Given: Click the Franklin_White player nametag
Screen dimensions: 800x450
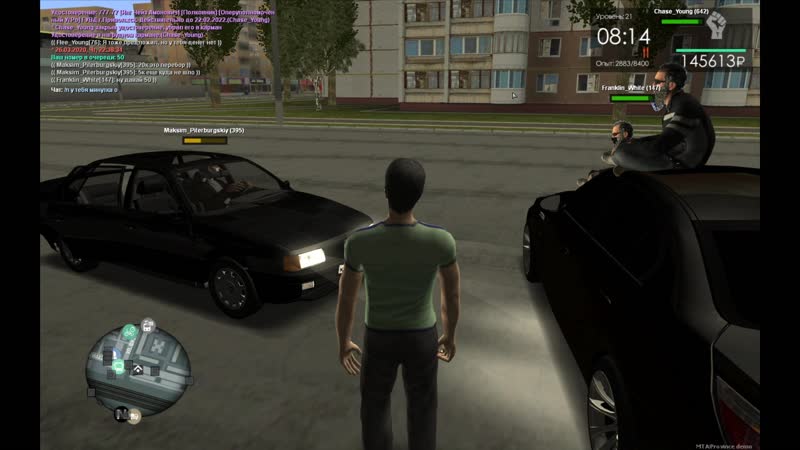Looking at the screenshot, I should [x=631, y=88].
